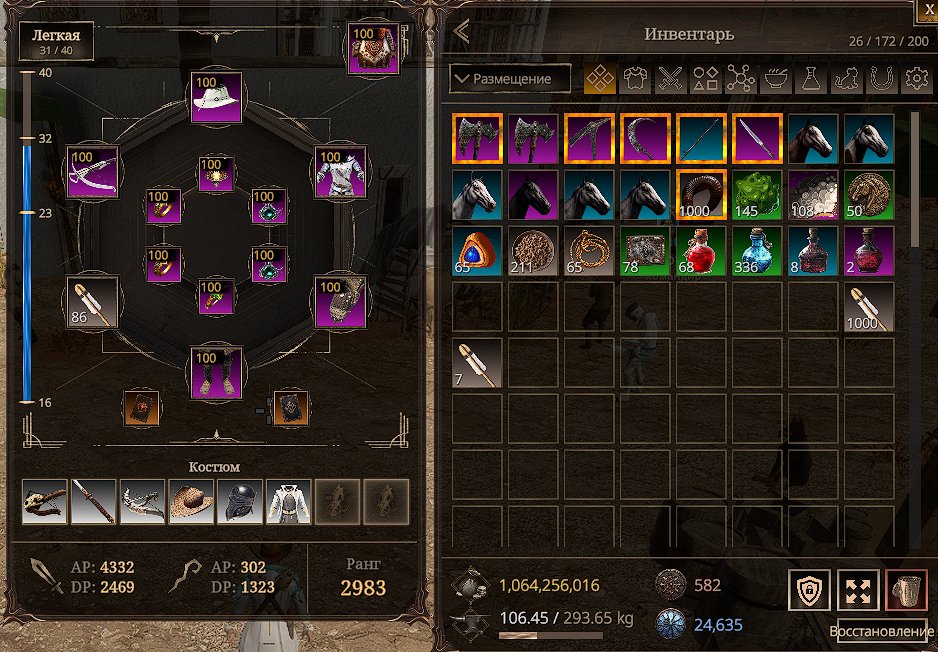Switch to the armor category tab
The image size is (938, 652).
pos(634,79)
